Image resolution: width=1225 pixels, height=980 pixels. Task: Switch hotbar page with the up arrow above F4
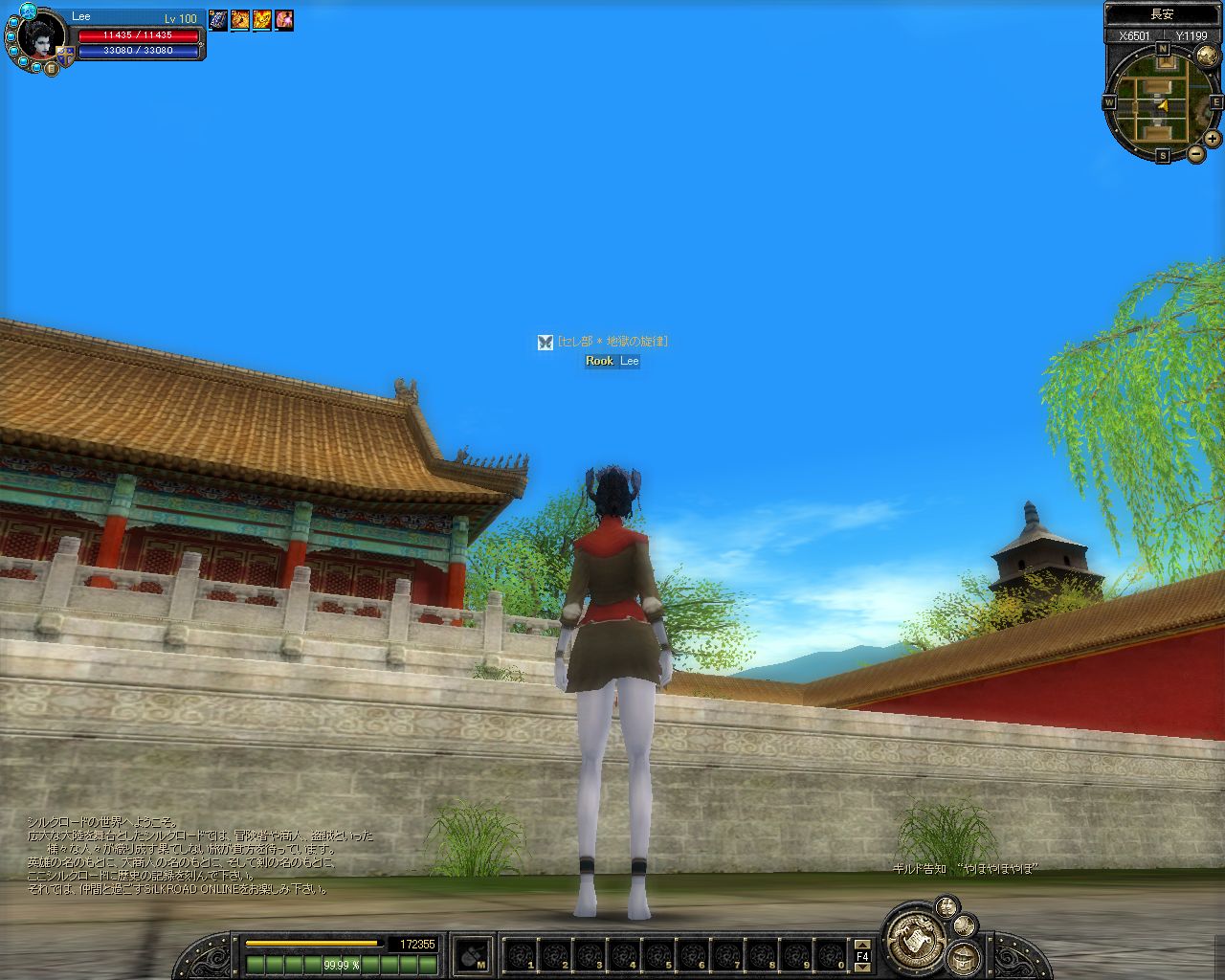[862, 945]
